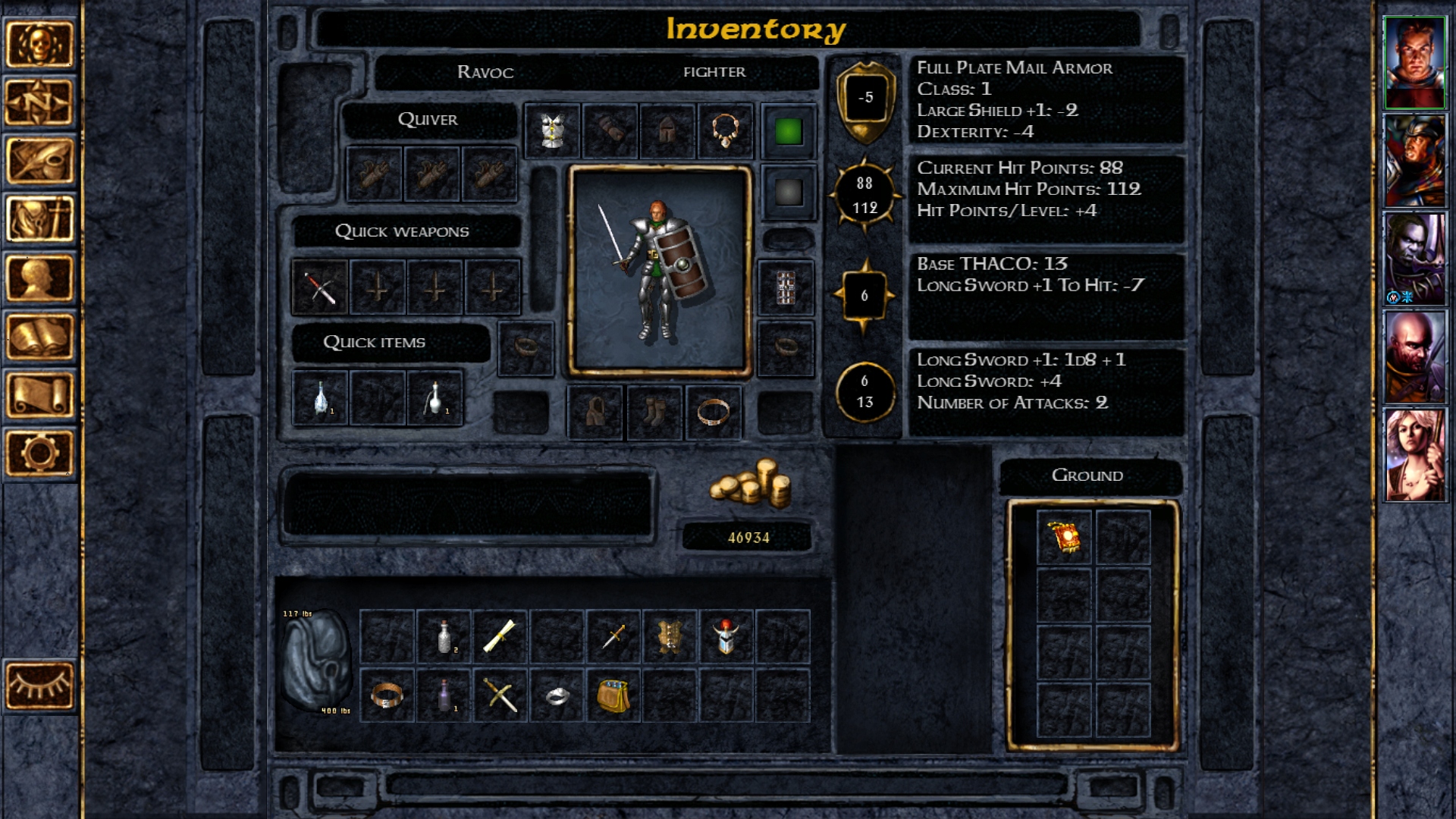1456x819 pixels.
Task: Select the dagger in the inventory grid
Action: (x=615, y=635)
